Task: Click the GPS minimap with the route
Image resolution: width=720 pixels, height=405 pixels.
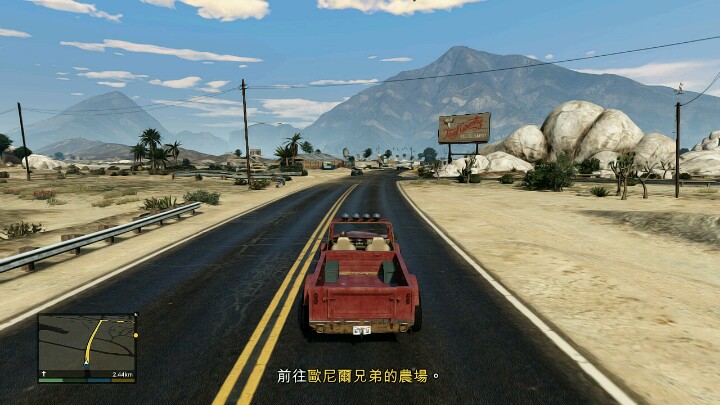Action: (x=87, y=345)
